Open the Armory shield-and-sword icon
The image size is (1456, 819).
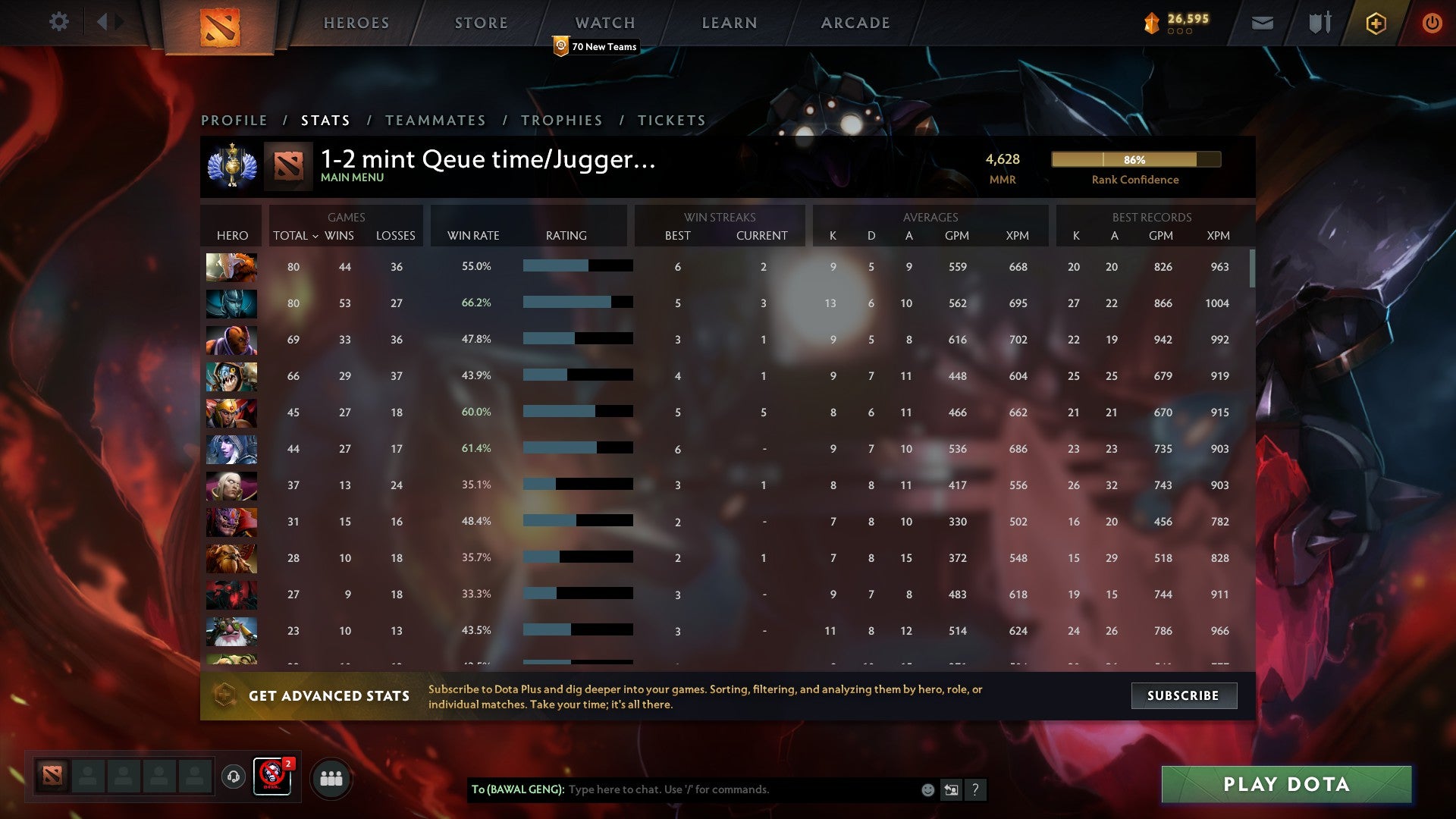pos(1318,23)
